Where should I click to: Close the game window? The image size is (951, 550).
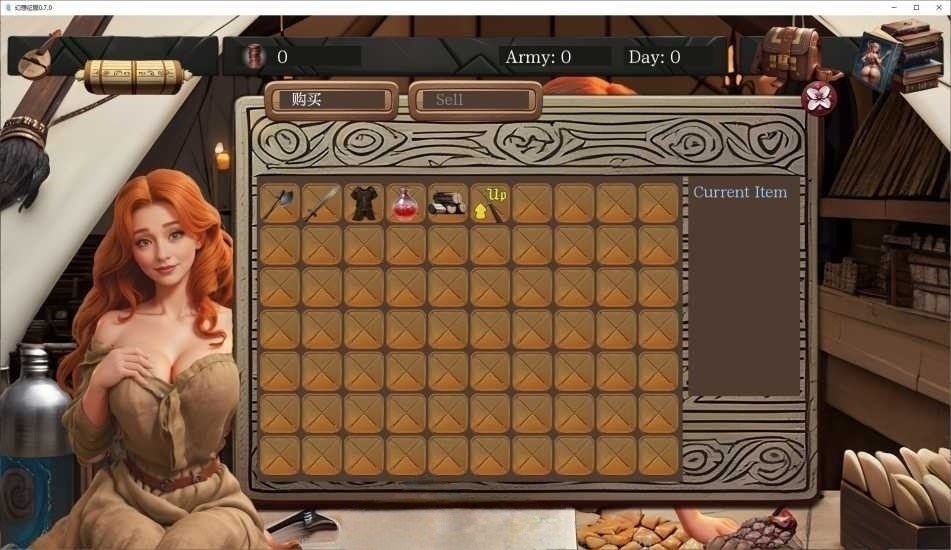939,7
